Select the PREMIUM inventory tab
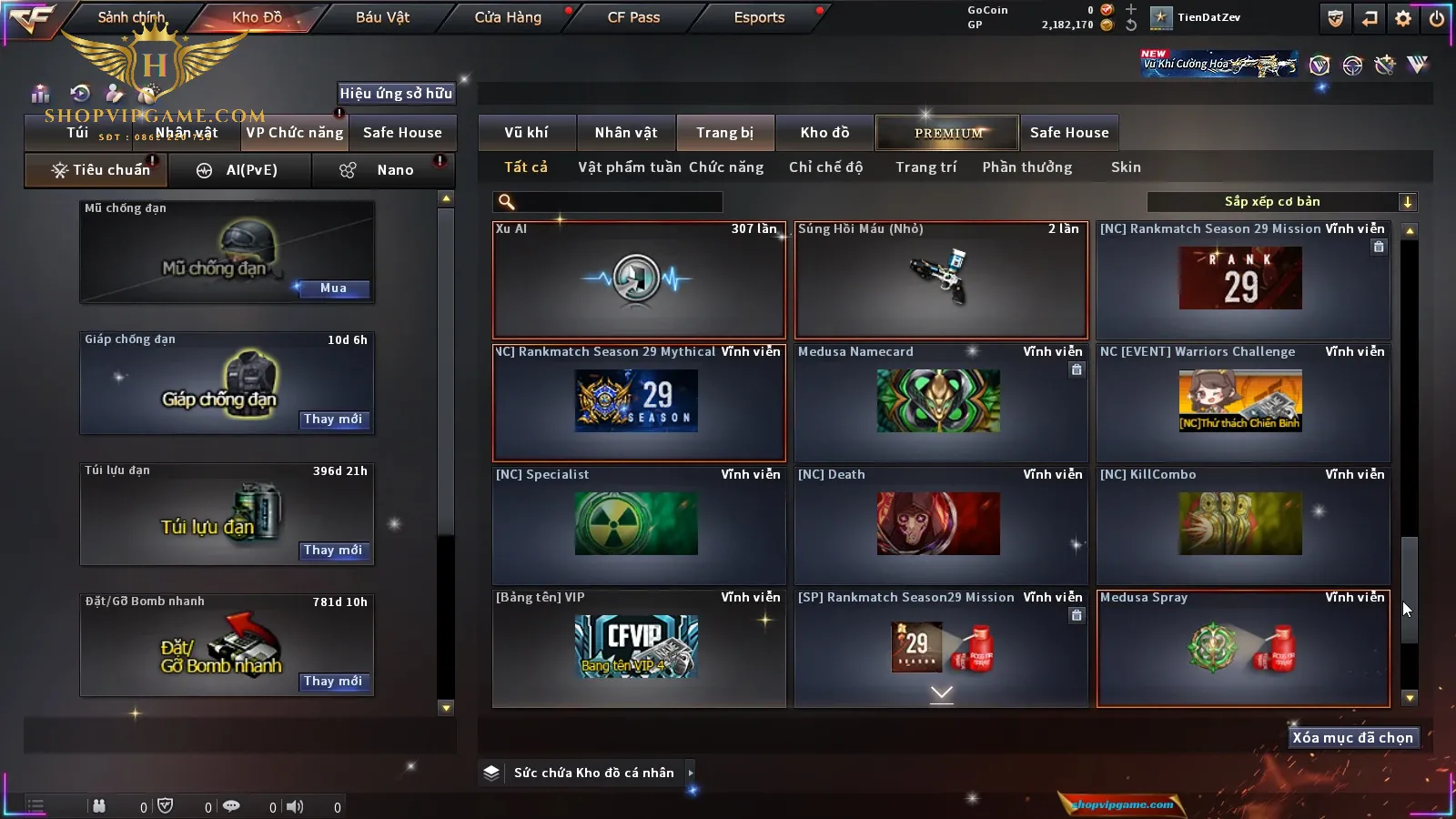 [x=948, y=133]
